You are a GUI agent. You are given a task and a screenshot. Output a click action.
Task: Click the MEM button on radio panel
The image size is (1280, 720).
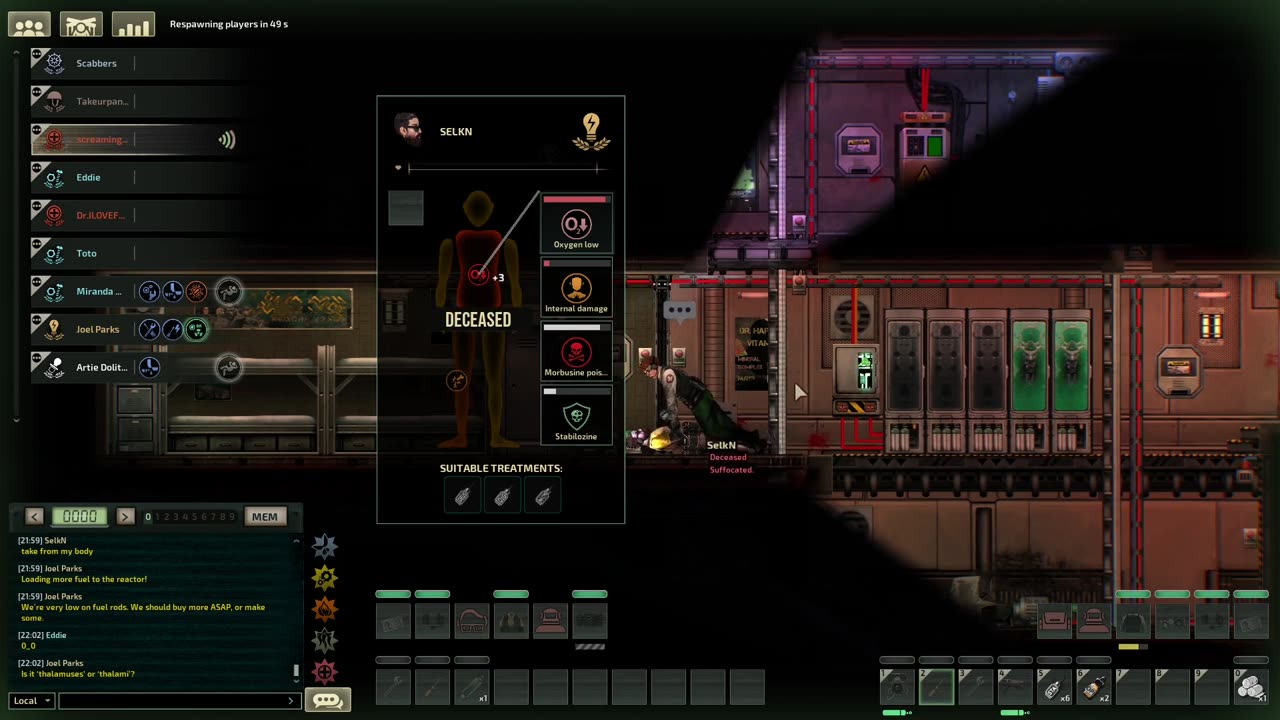(x=264, y=517)
